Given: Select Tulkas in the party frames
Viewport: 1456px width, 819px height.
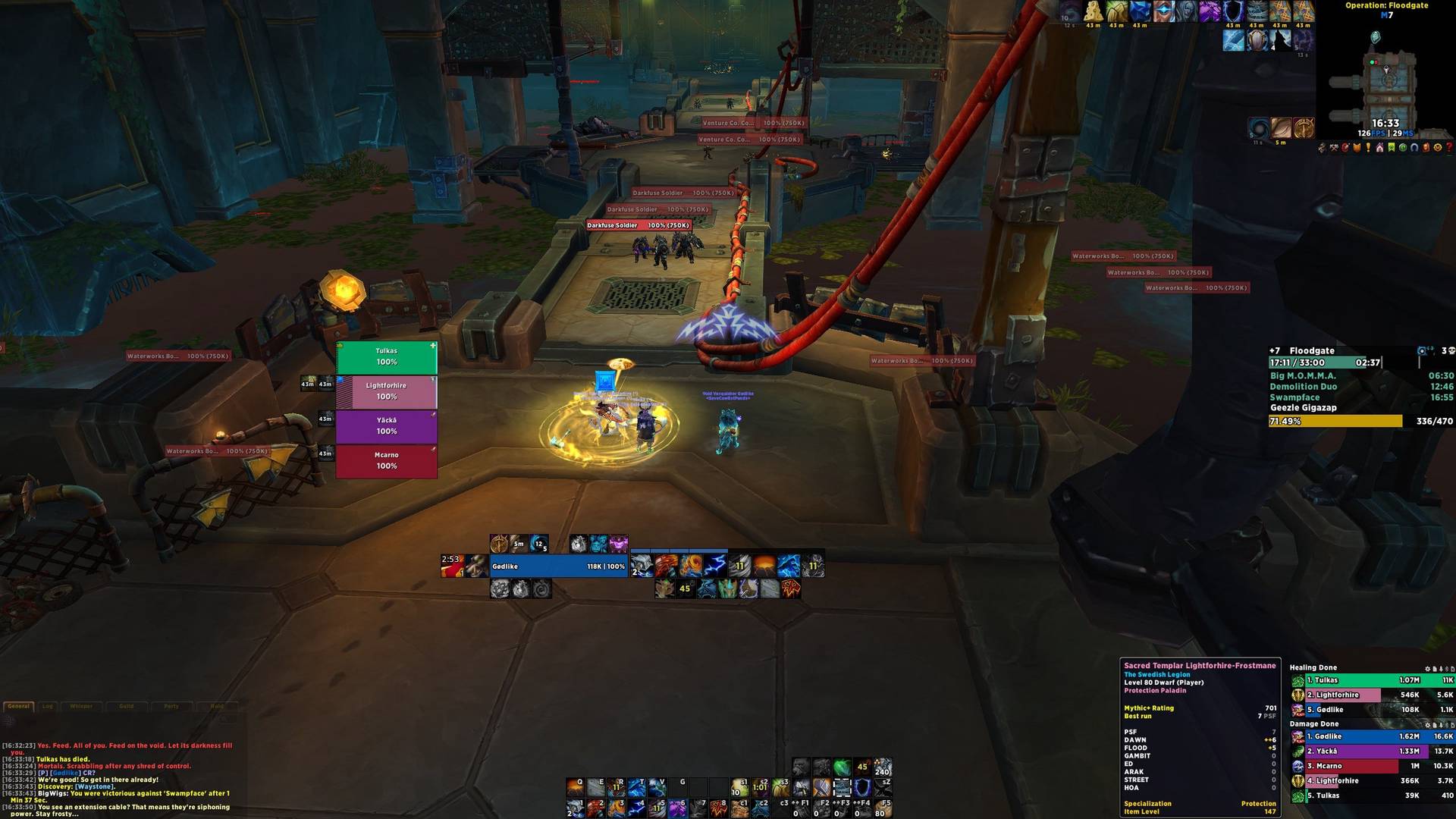Looking at the screenshot, I should [x=387, y=357].
